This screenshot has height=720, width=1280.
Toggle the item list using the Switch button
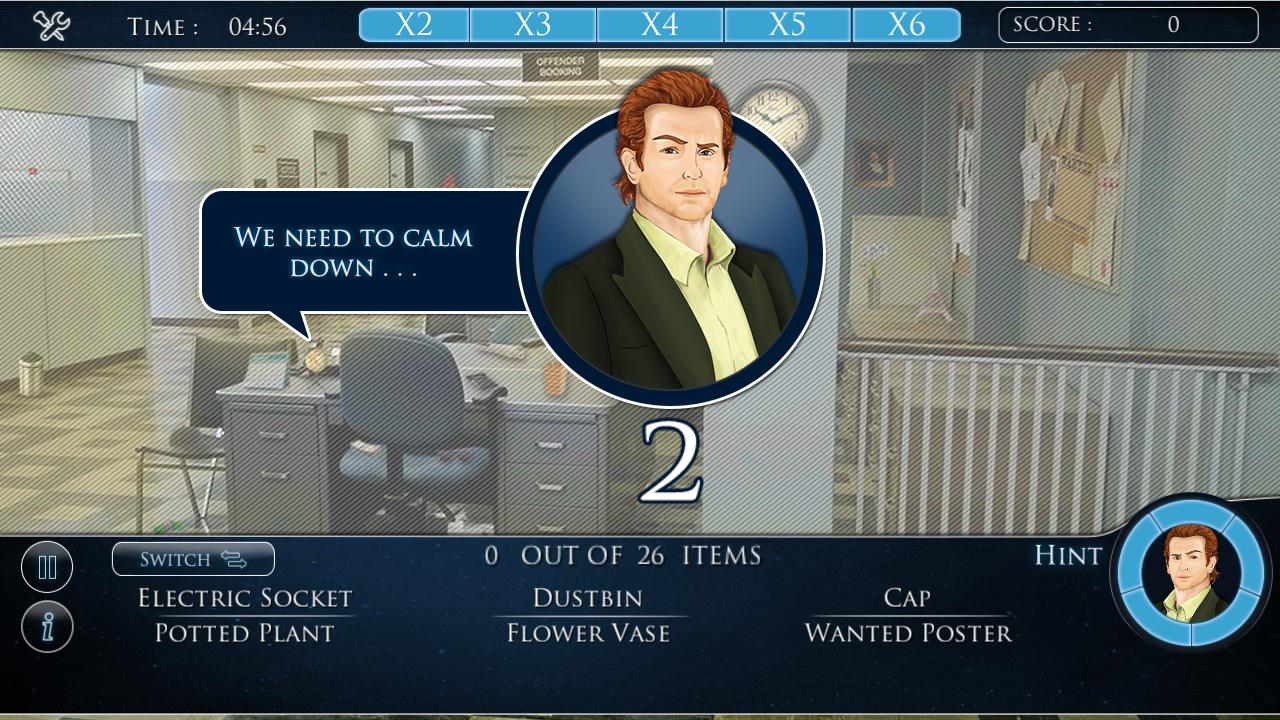coord(193,559)
